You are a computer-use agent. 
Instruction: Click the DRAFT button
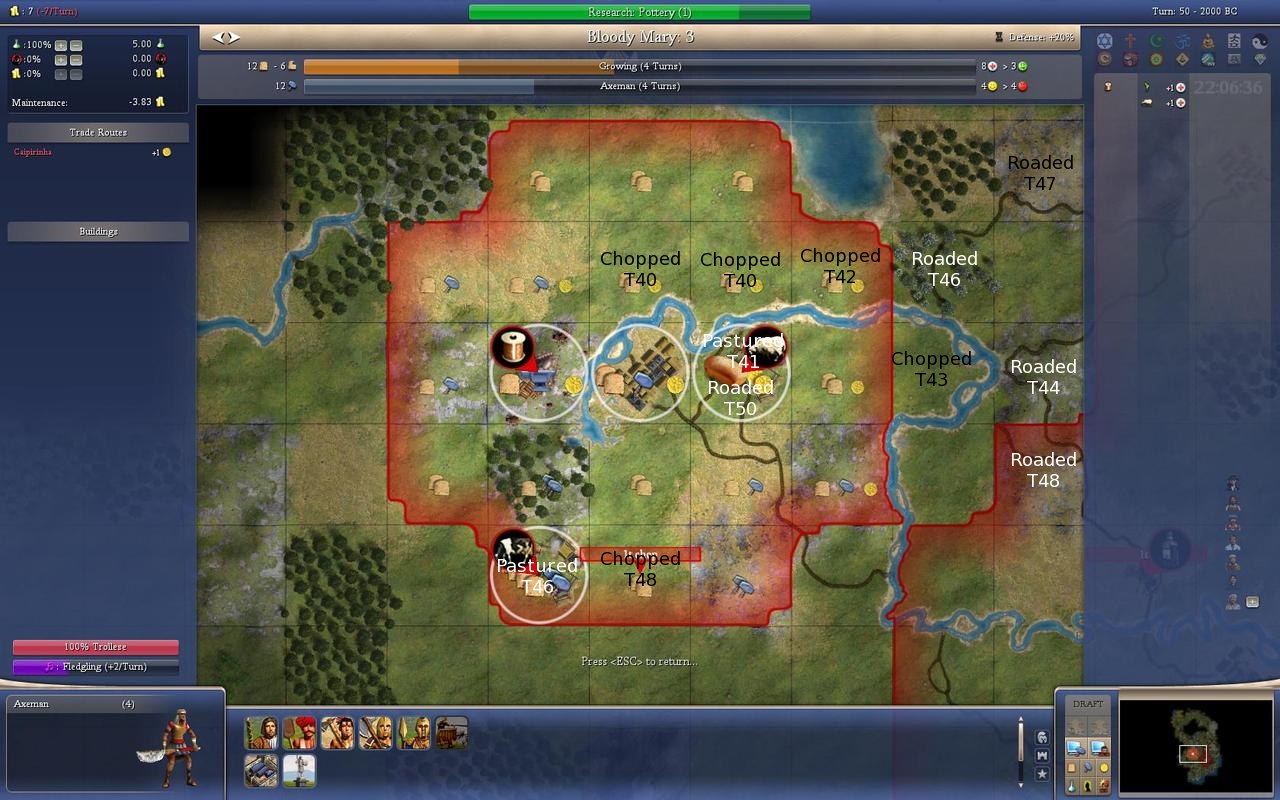pyautogui.click(x=1088, y=704)
